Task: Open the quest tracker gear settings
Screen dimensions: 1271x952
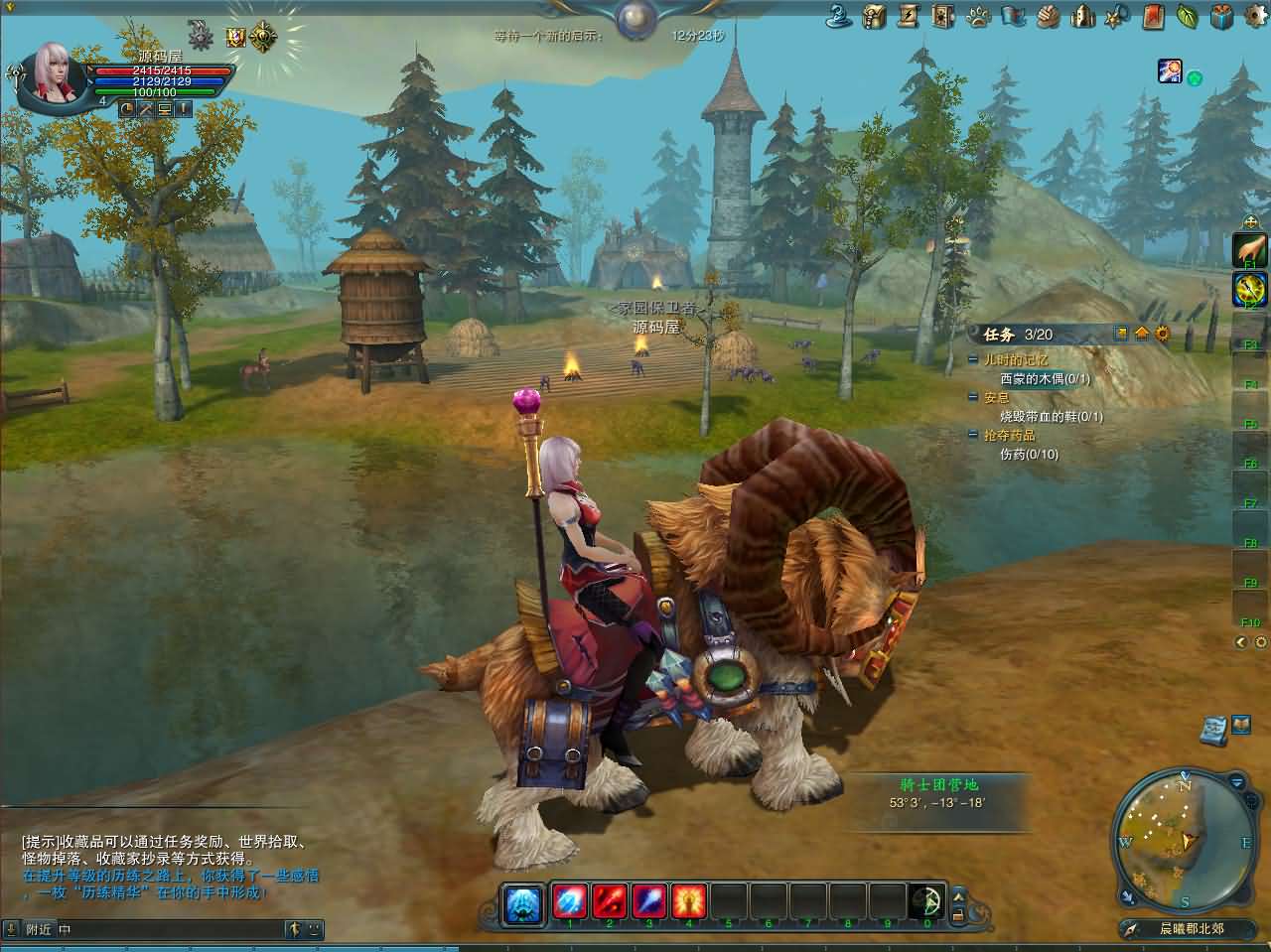Action: click(1163, 334)
